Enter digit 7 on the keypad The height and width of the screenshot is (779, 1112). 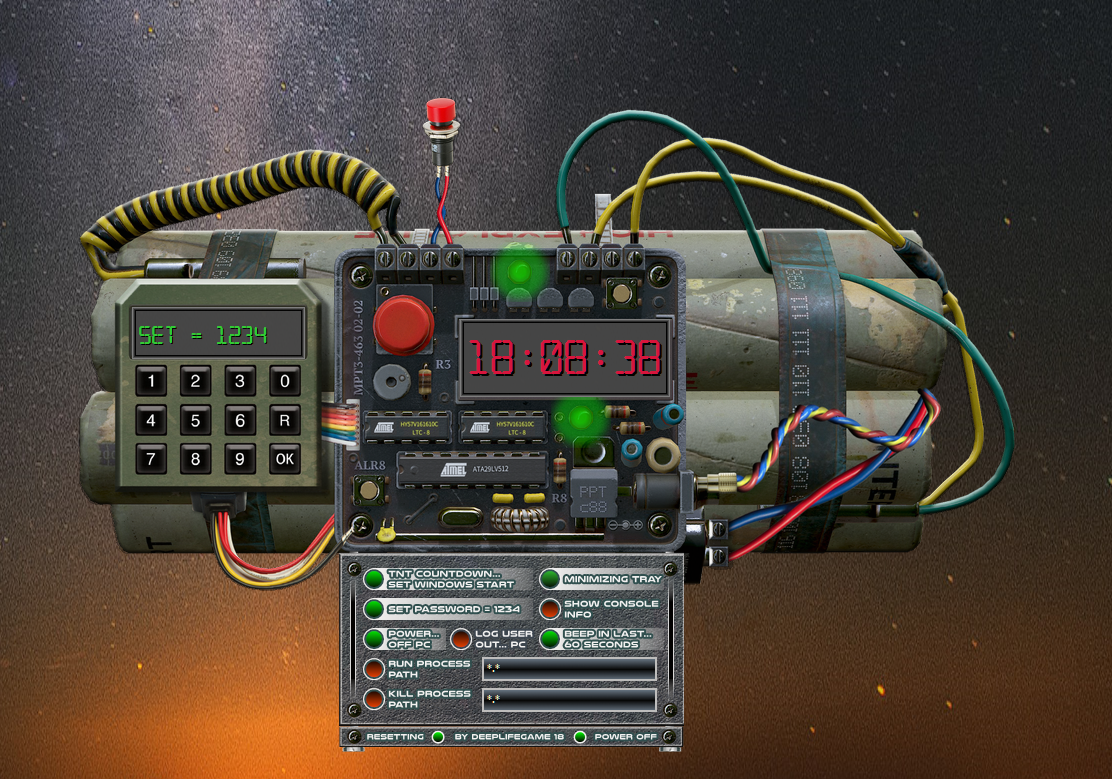pyautogui.click(x=152, y=460)
